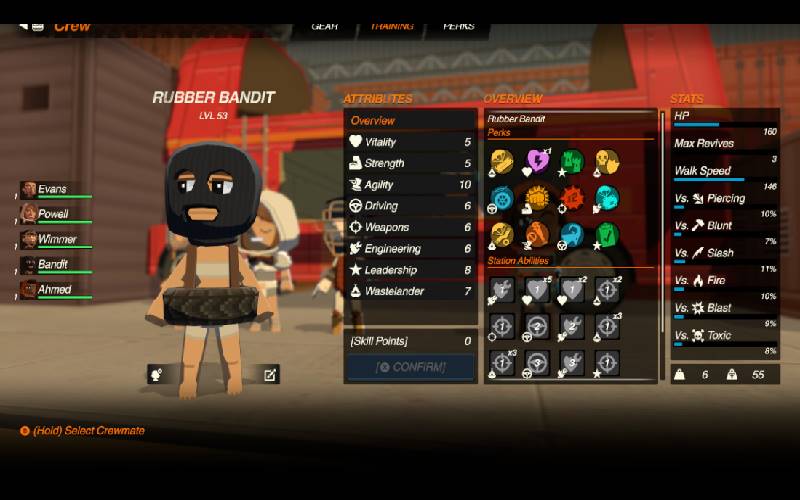Viewport: 800px width, 500px height.
Task: Select the Wastelander attribute row
Action: click(410, 291)
